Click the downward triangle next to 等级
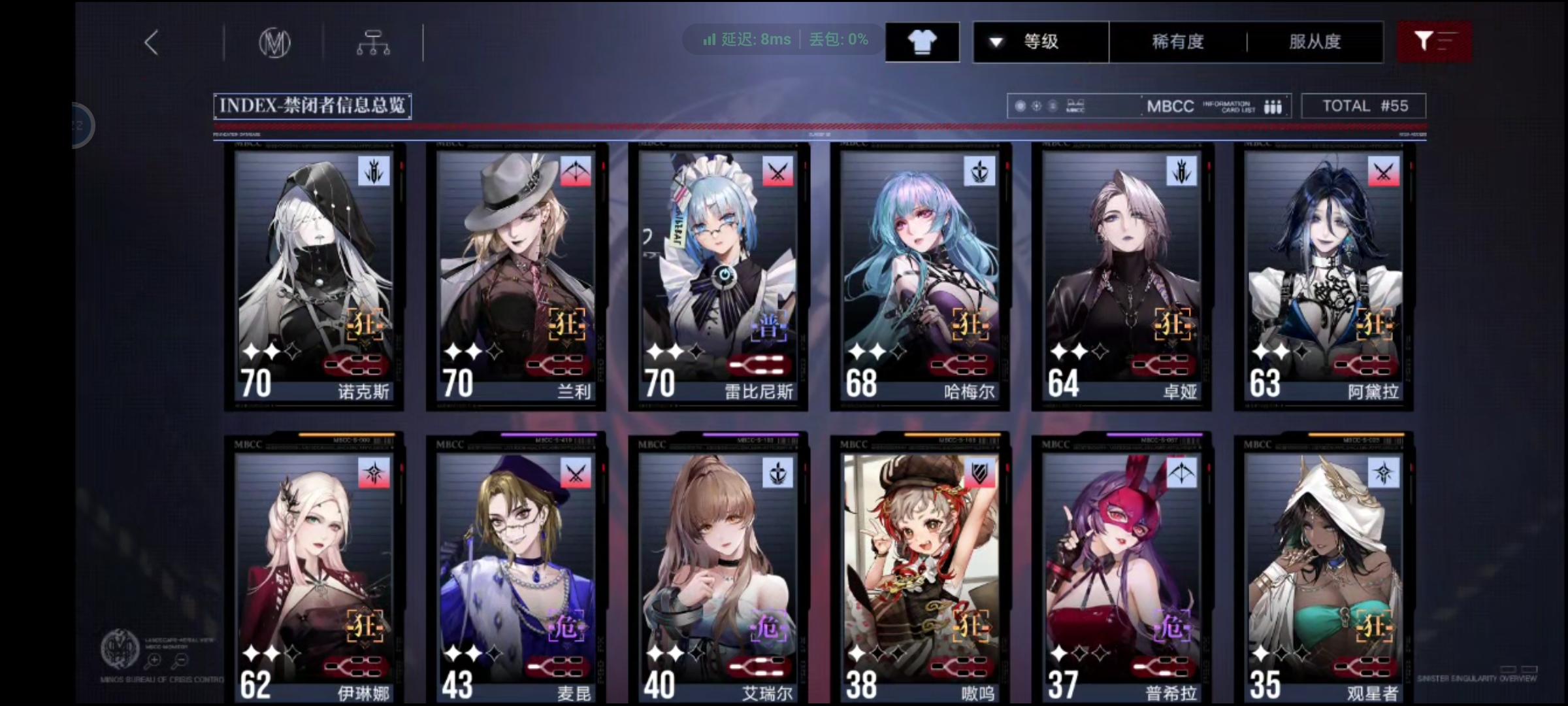This screenshot has width=1568, height=706. (996, 41)
